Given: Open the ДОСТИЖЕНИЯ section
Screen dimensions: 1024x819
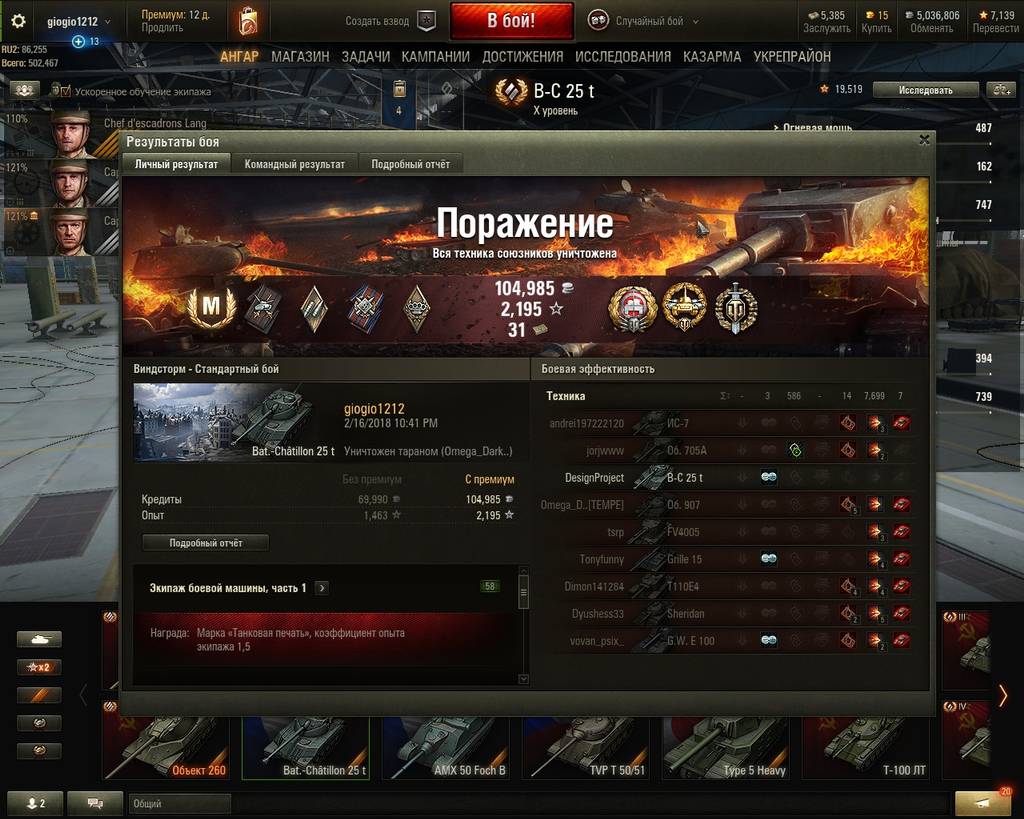Looking at the screenshot, I should [522, 57].
